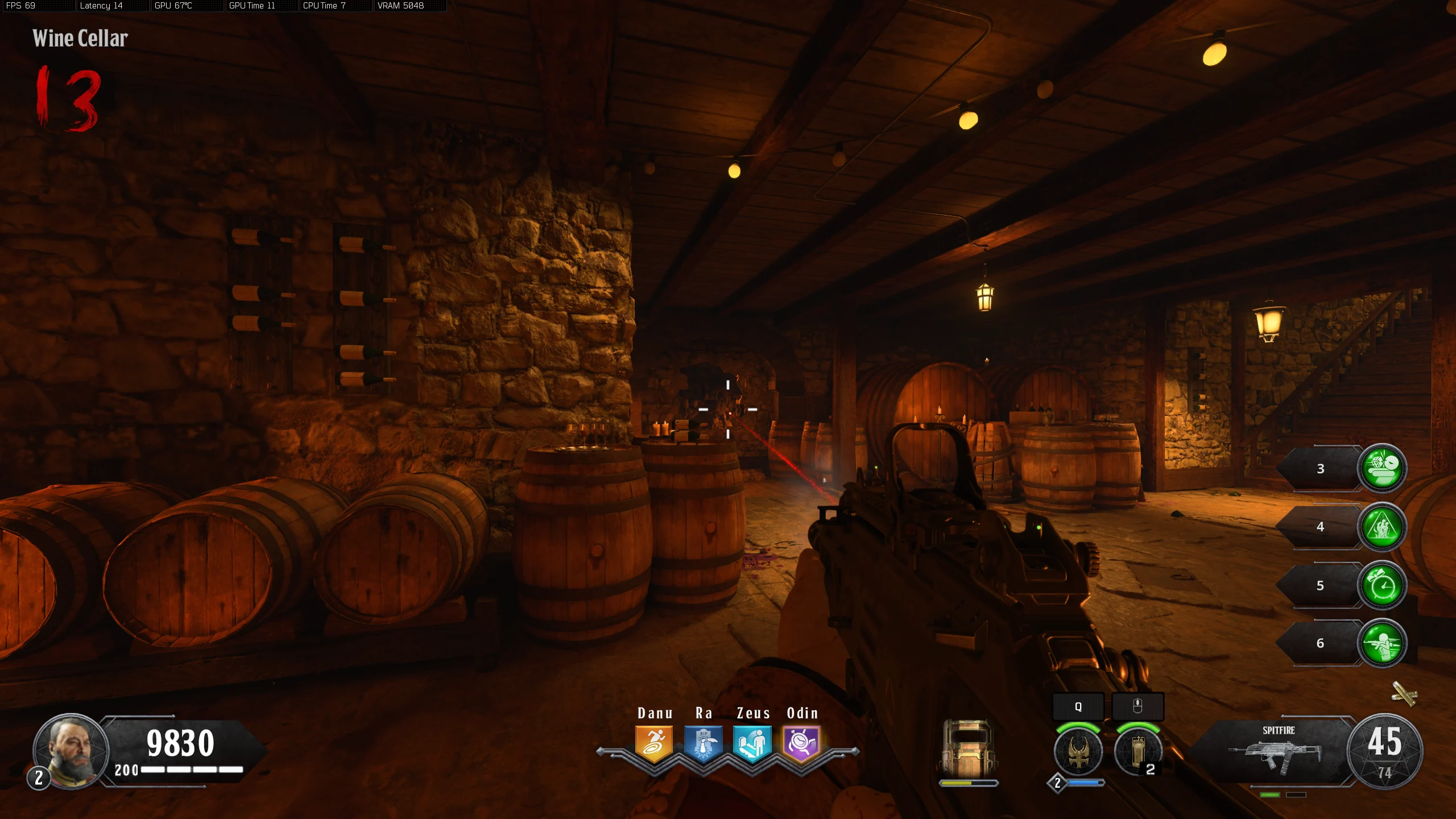The image size is (1456, 819).
Task: Select the Danu perk icon
Action: click(x=654, y=742)
